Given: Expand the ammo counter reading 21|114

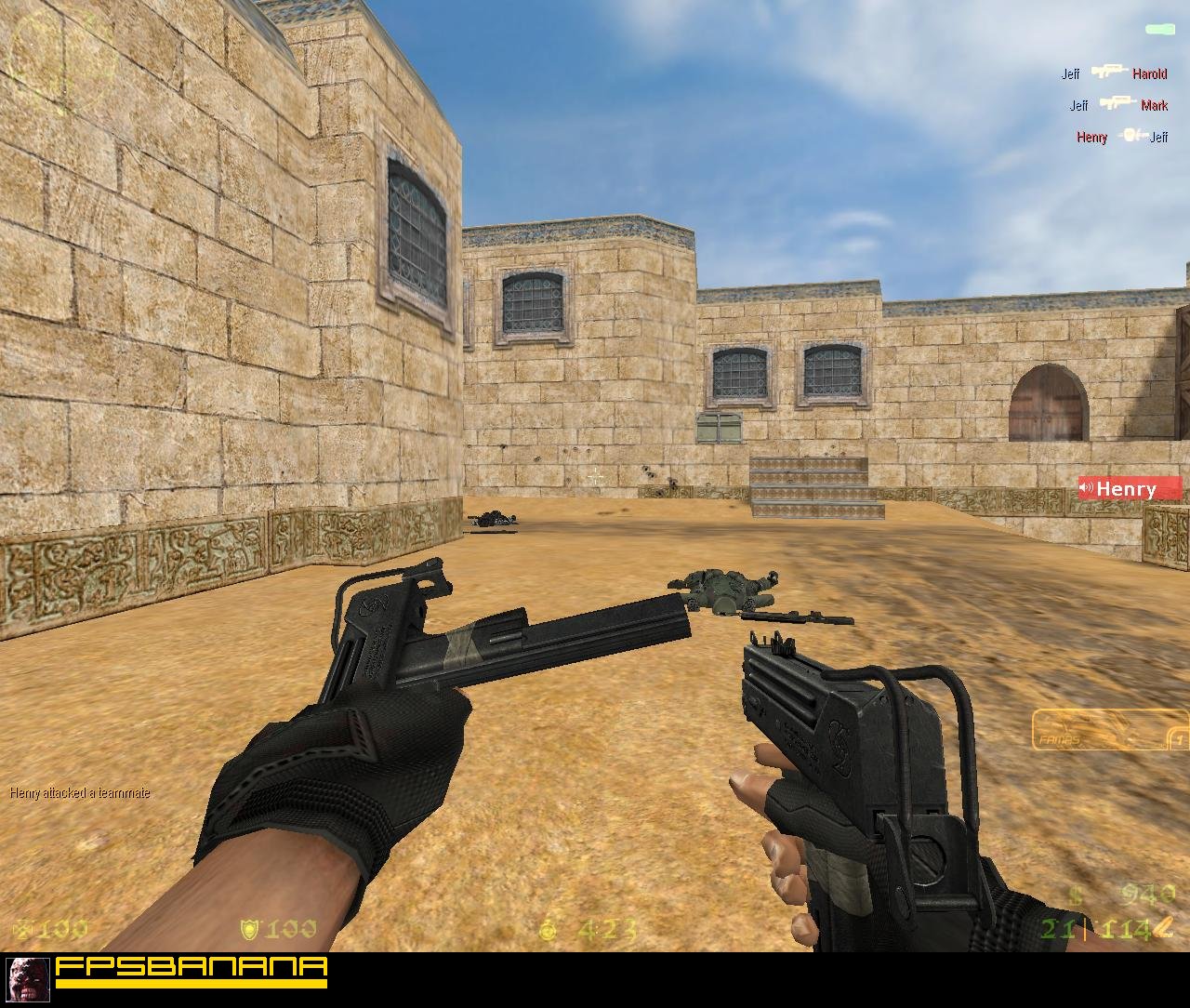Looking at the screenshot, I should coord(1095,928).
